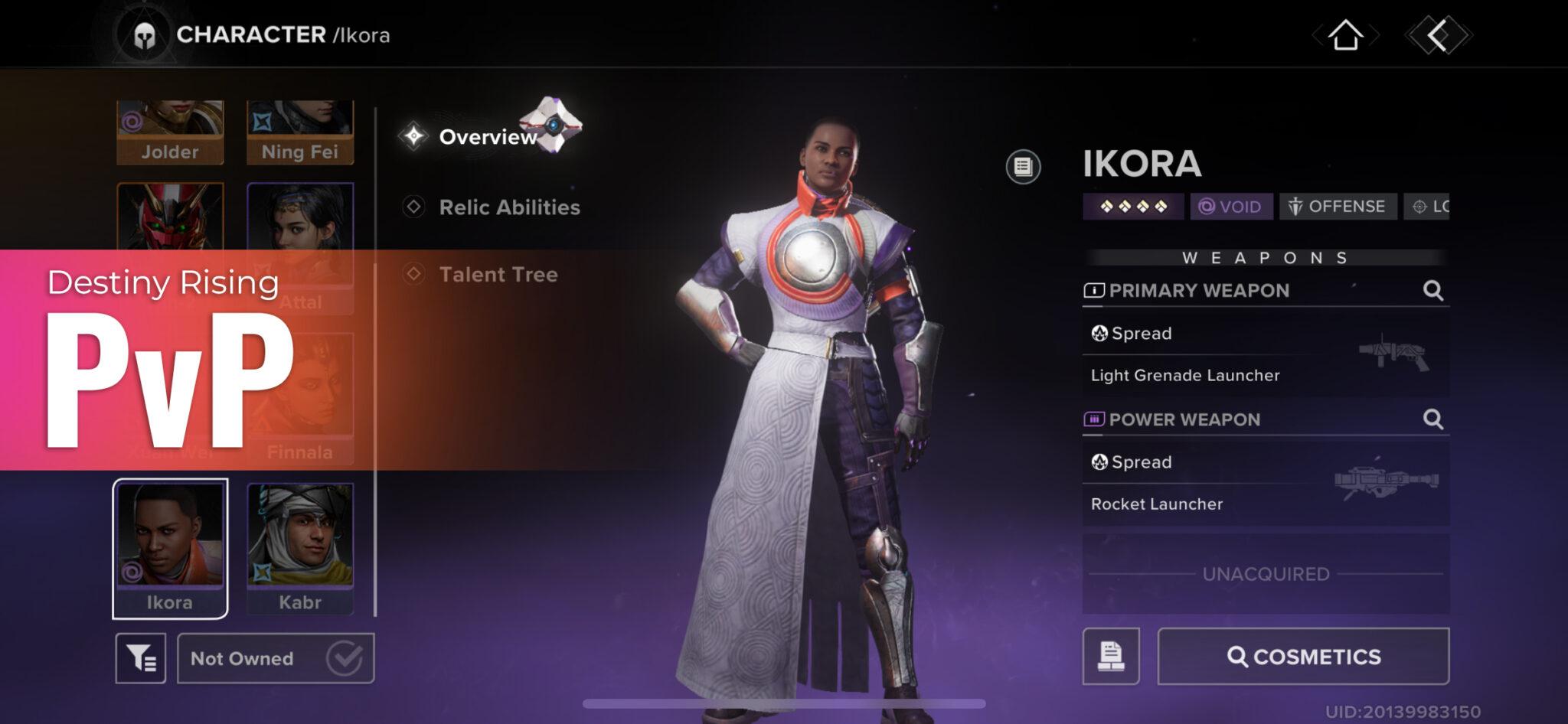Open the character lore note icon beside IKORA
The image size is (1568, 724).
tap(1024, 165)
